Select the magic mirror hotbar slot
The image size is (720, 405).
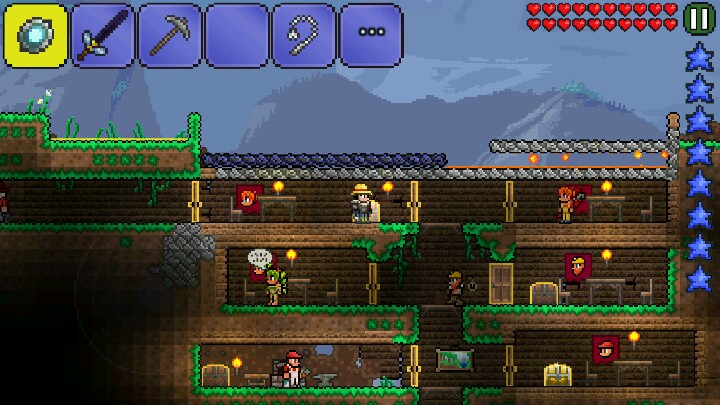[35, 35]
